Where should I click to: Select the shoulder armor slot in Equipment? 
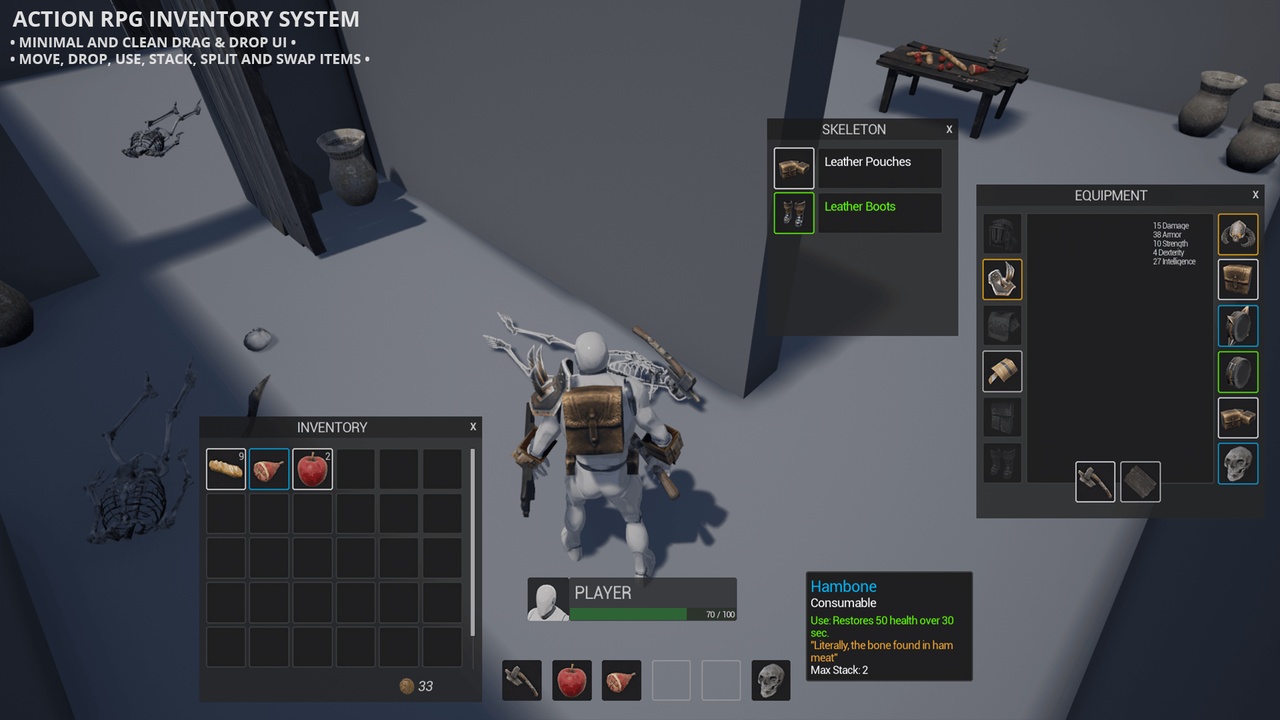(x=1002, y=280)
